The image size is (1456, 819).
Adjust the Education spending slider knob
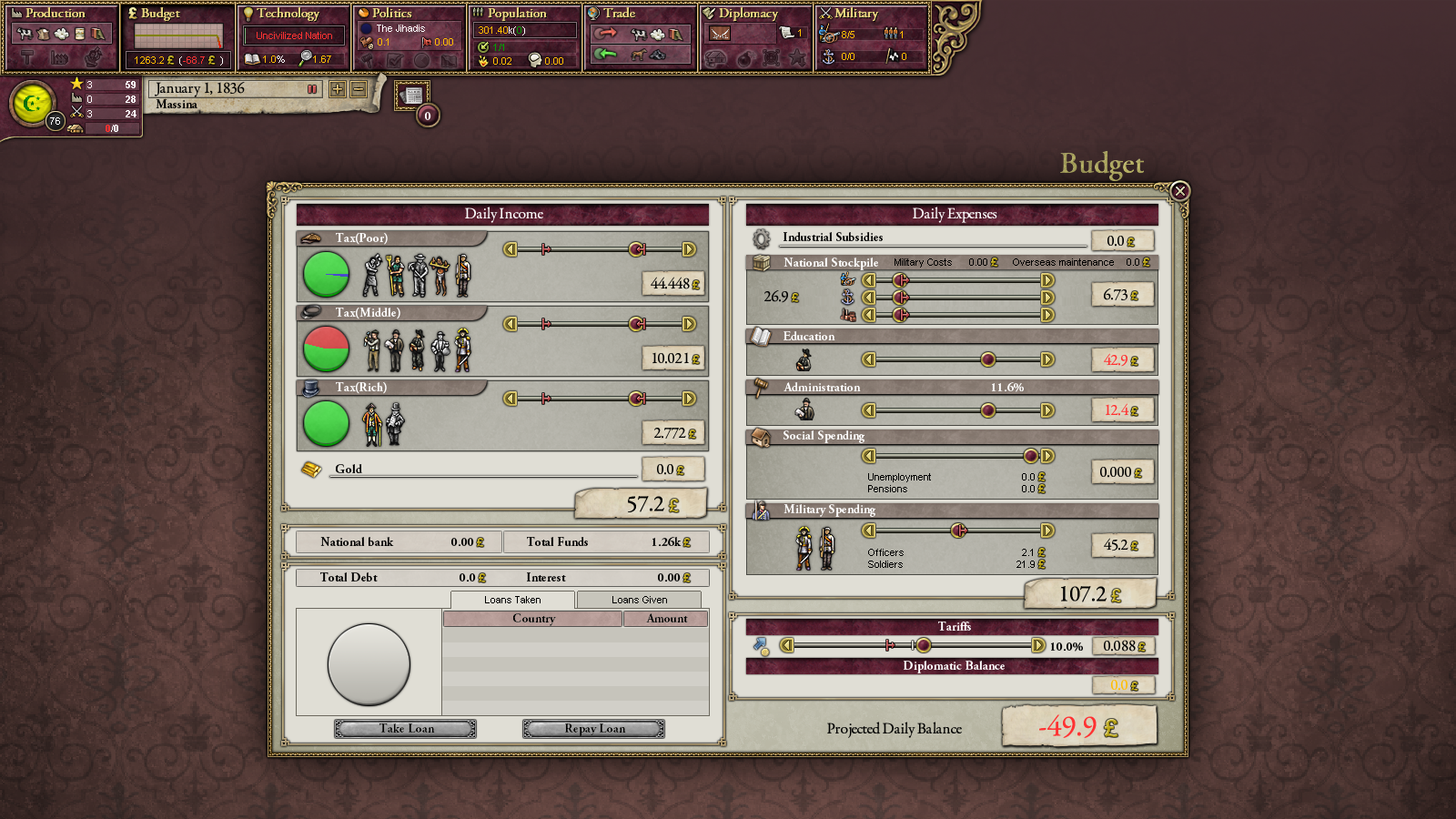tap(987, 359)
